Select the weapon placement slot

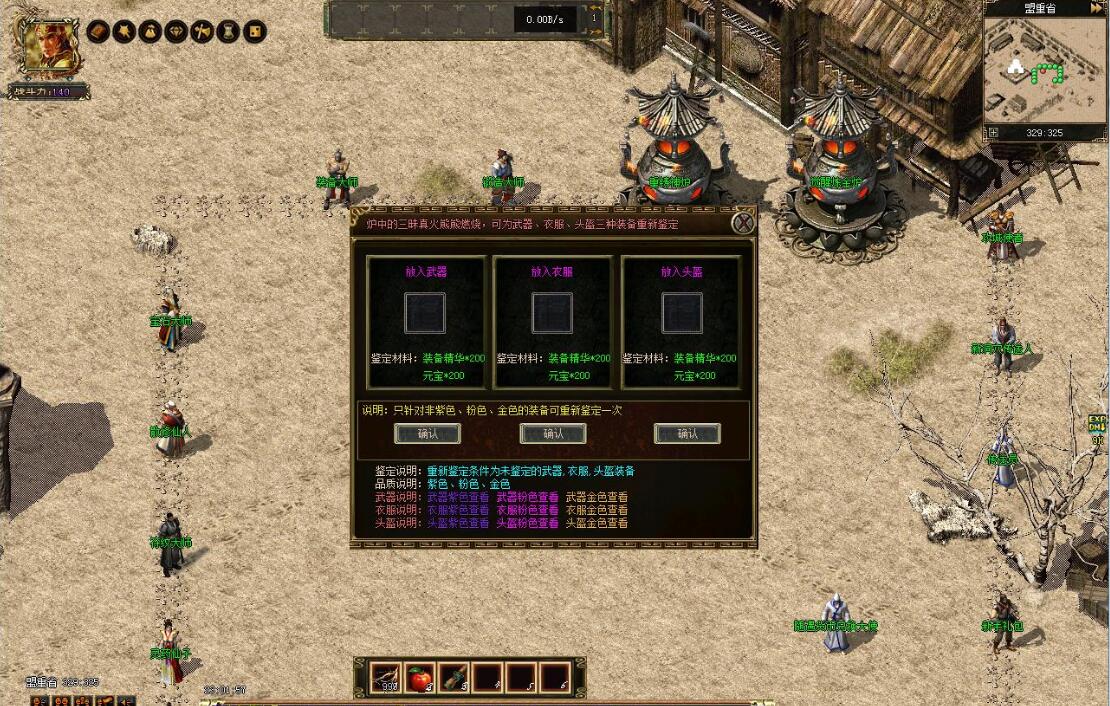pyautogui.click(x=425, y=313)
